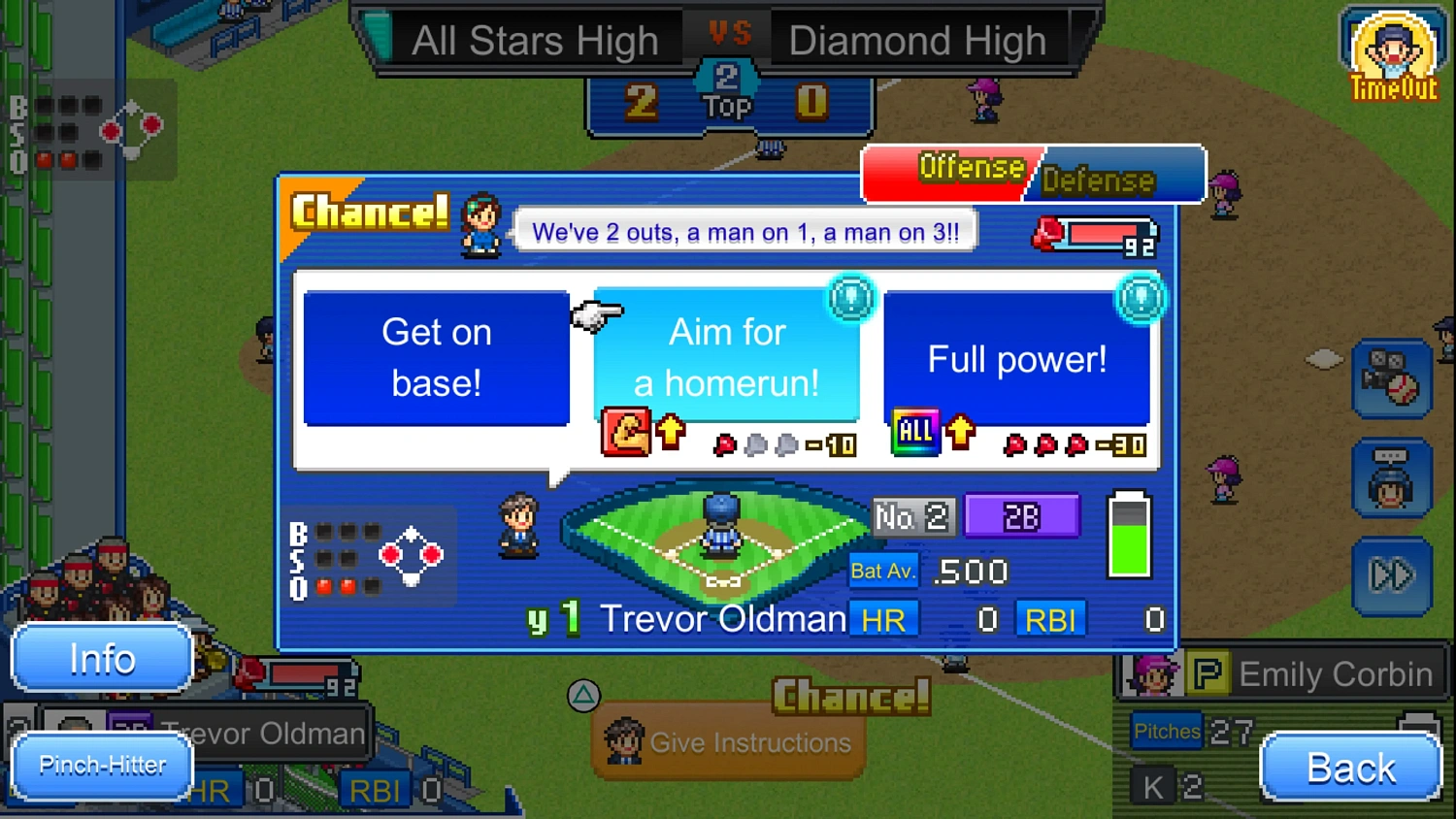Click the muscle boost icon under Aim for a homerun
This screenshot has height=819, width=1456.
pos(627,430)
